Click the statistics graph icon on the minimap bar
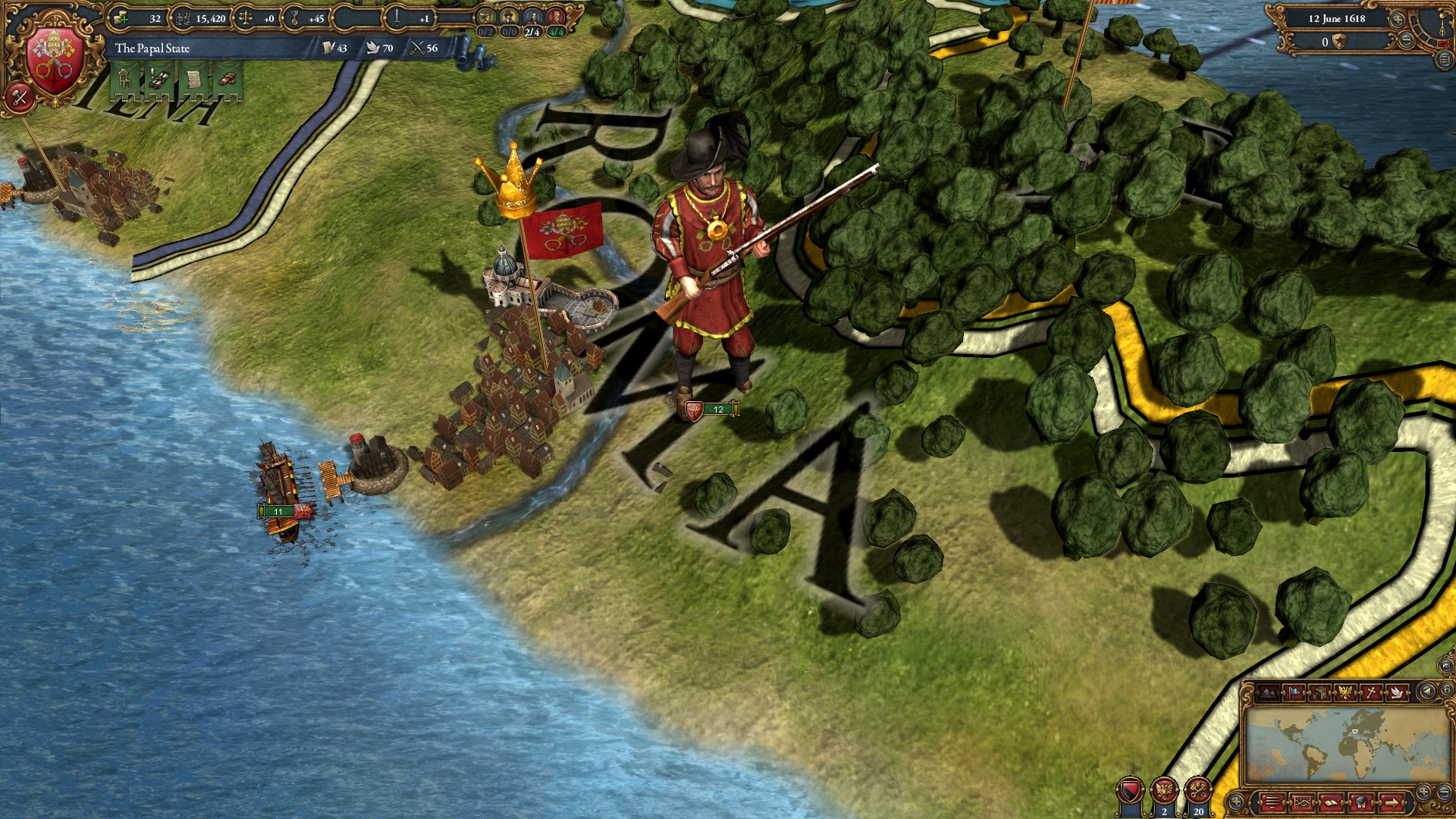 [x=1302, y=802]
